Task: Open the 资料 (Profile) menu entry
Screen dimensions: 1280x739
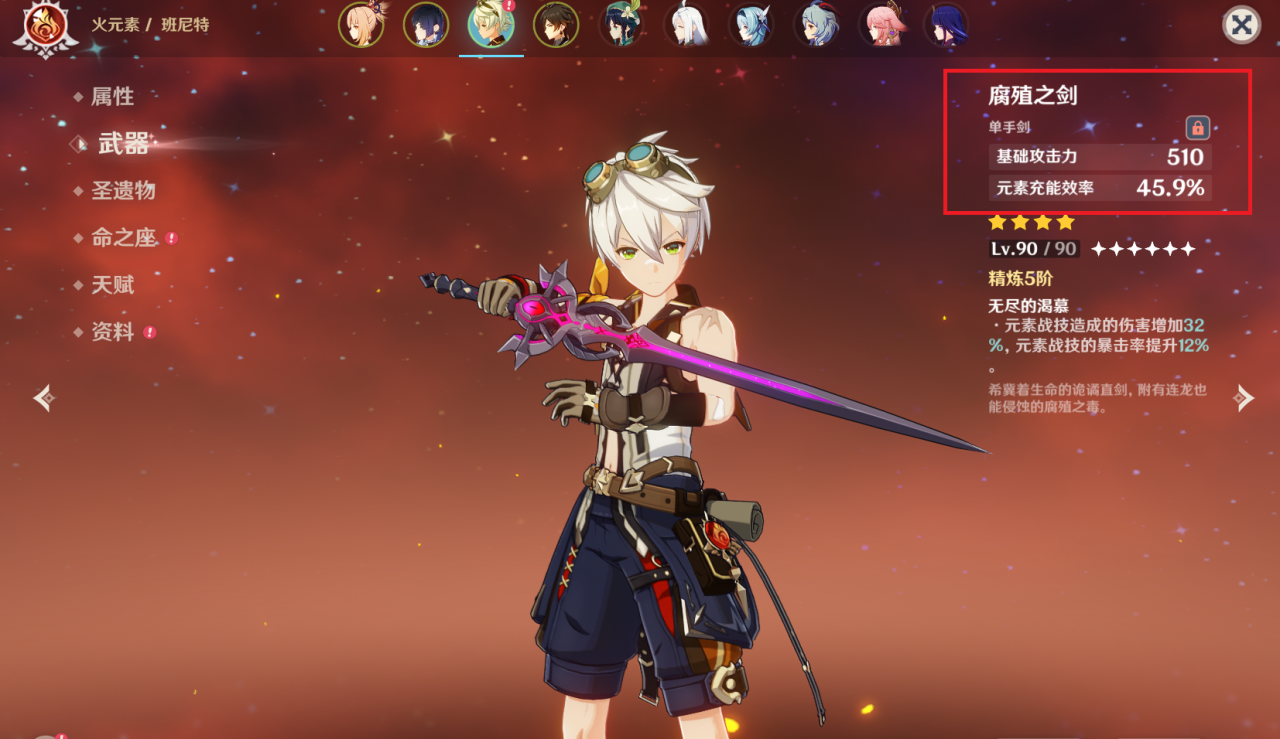Action: (112, 332)
